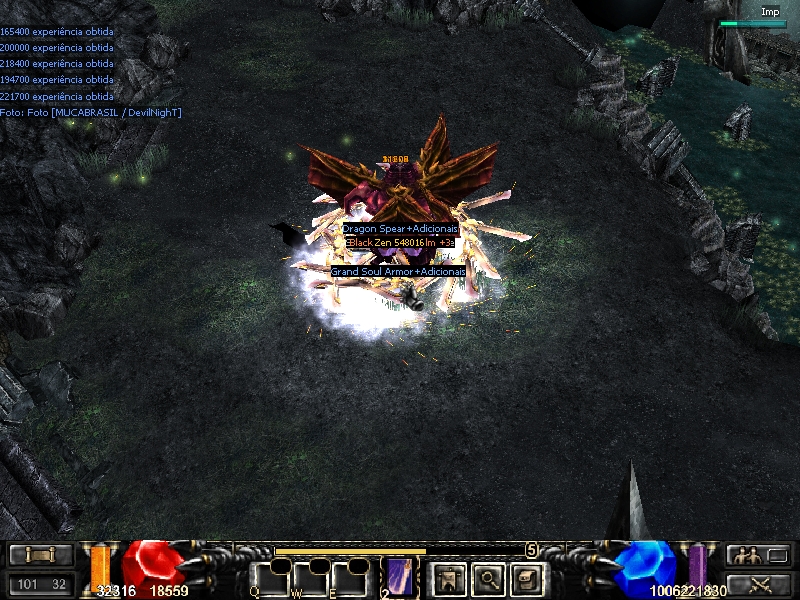800x600 pixels.
Task: Open the scroll menu button
Action: (x=41, y=555)
